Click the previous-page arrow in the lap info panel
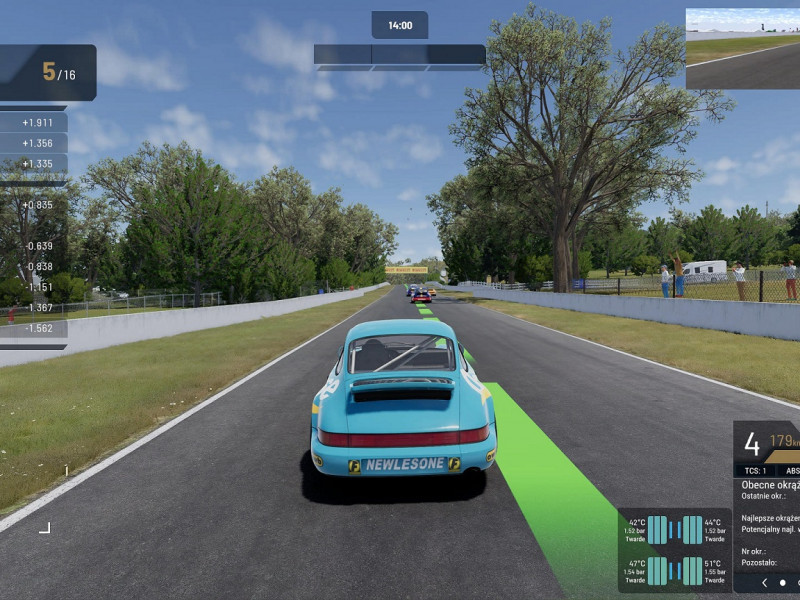This screenshot has width=800, height=600. tap(765, 582)
